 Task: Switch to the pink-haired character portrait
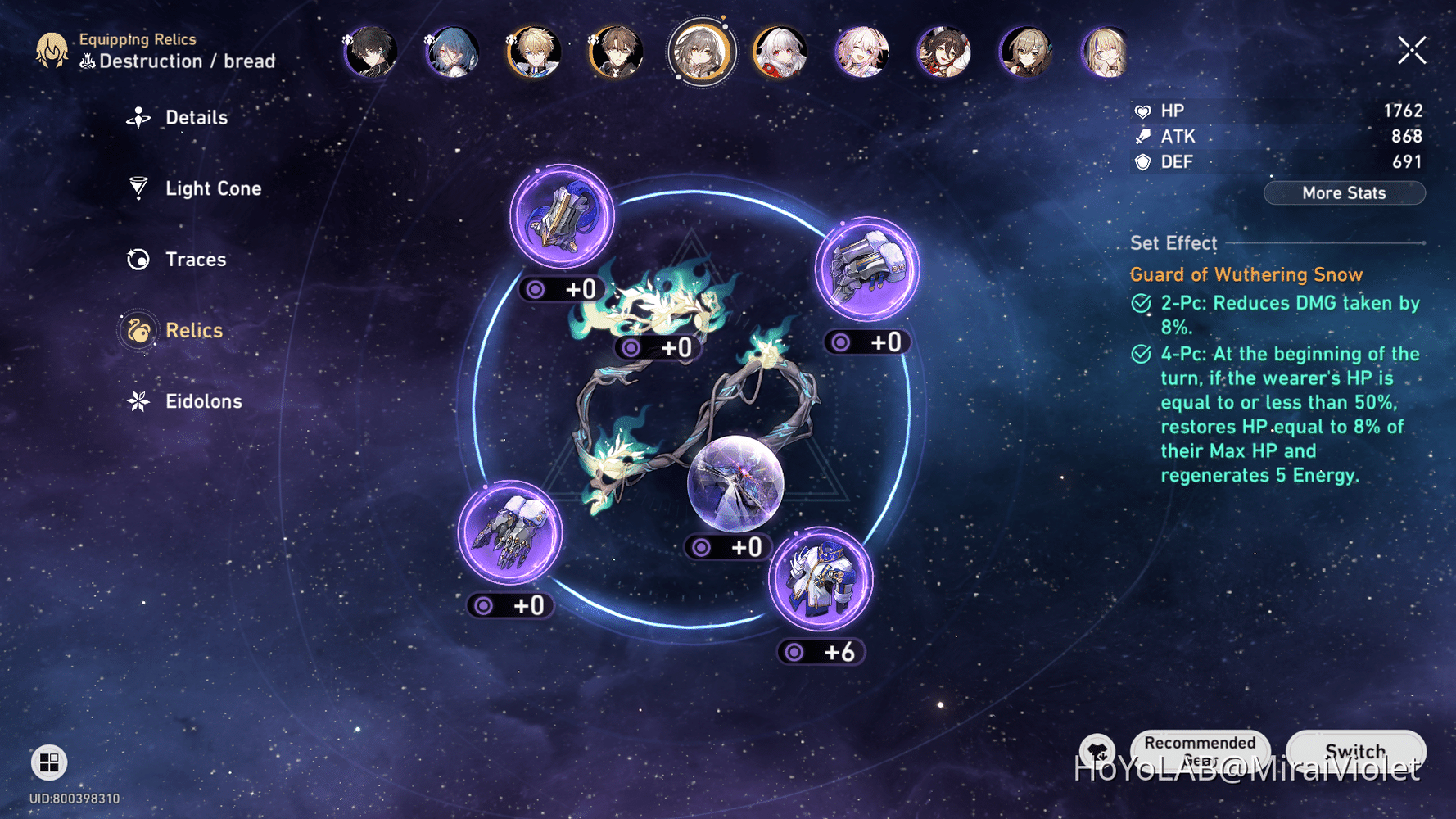coord(861,52)
